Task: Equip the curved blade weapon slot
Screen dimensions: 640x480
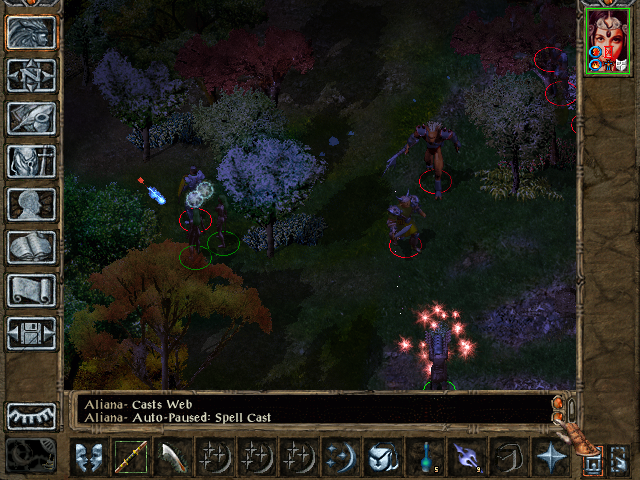Action: pos(172,458)
